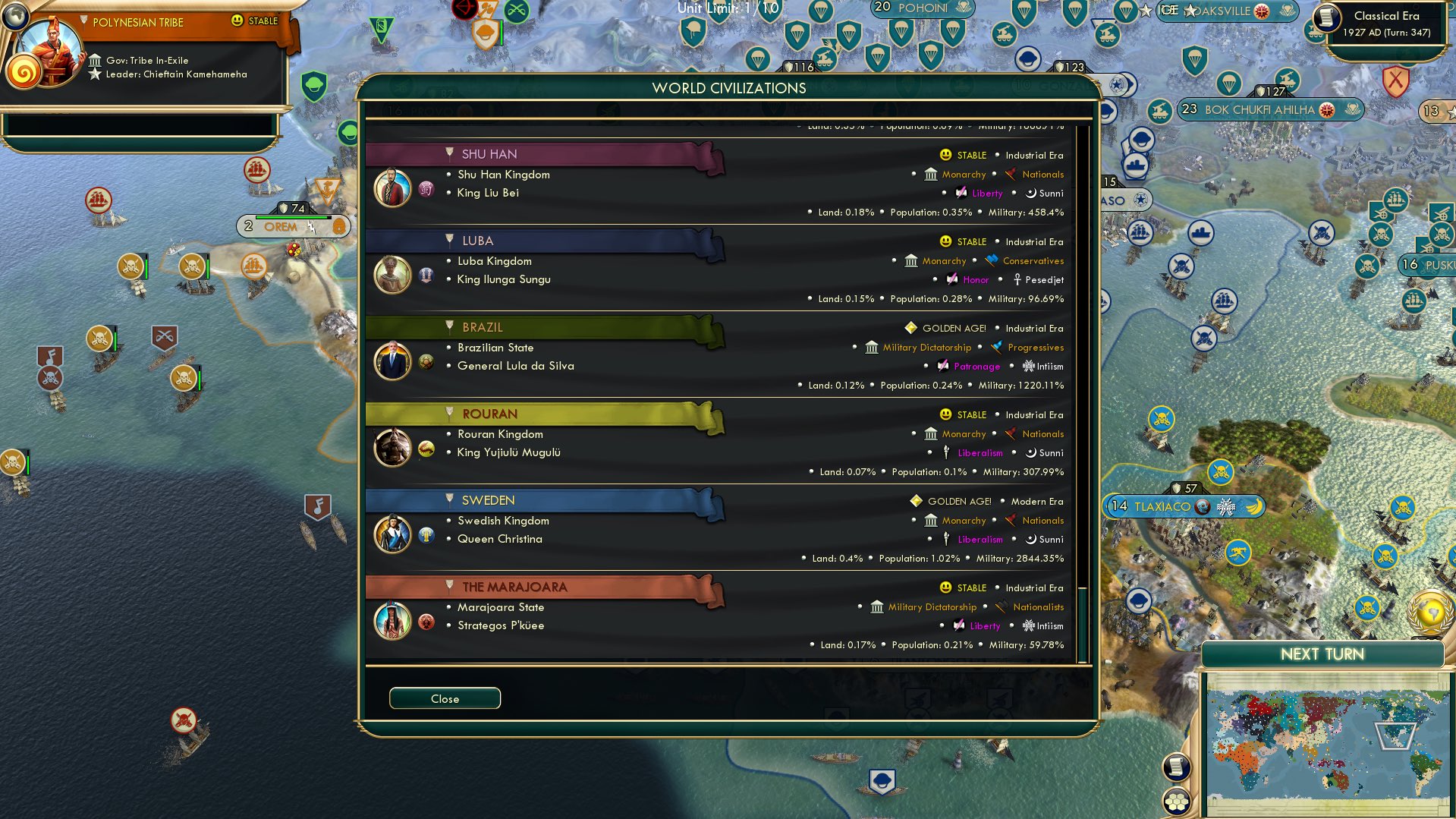The width and height of the screenshot is (1456, 819).
Task: Click the Close button on World Civilizations
Action: coord(445,698)
